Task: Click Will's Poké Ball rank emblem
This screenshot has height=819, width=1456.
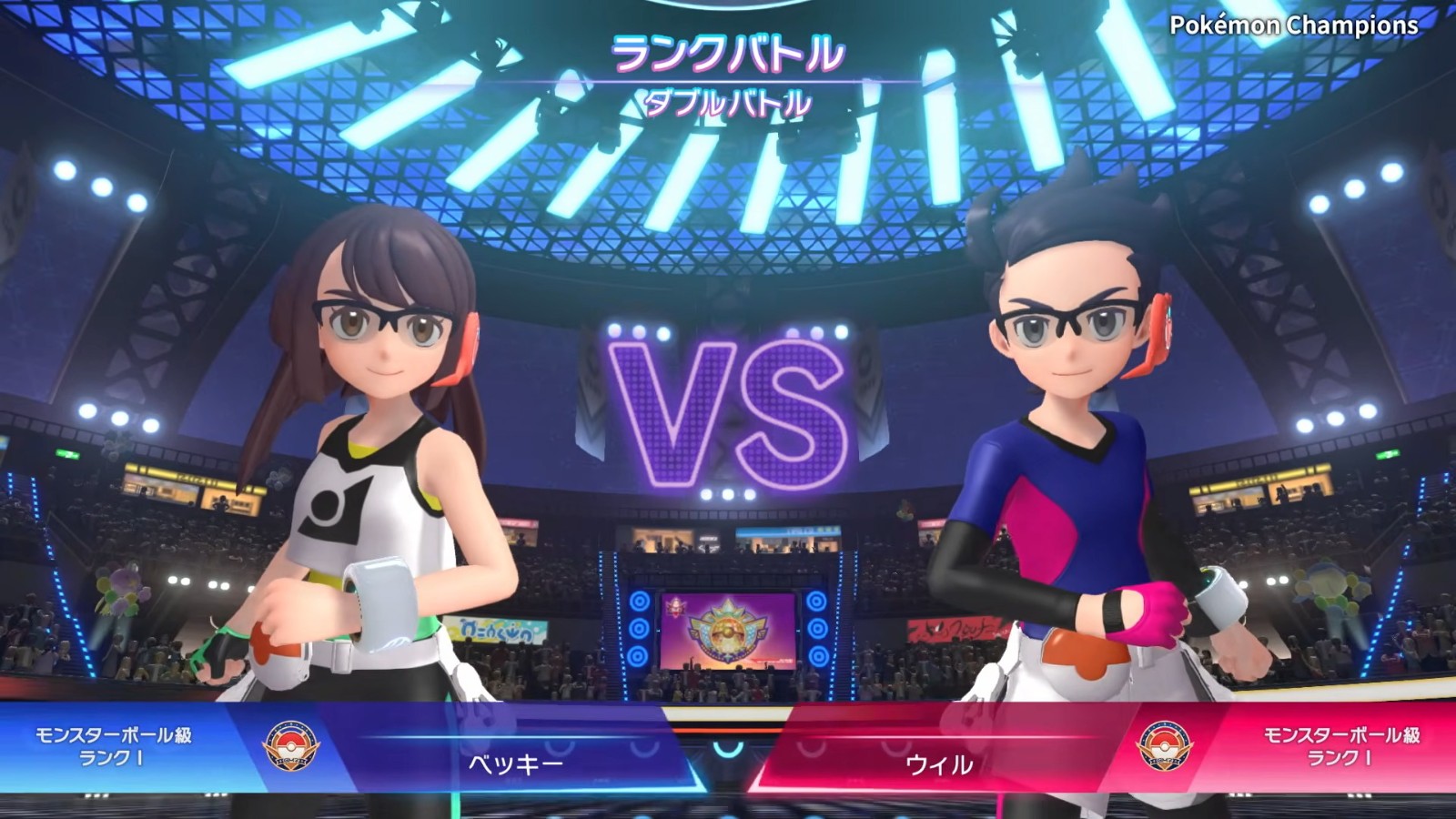Action: coord(1165,743)
